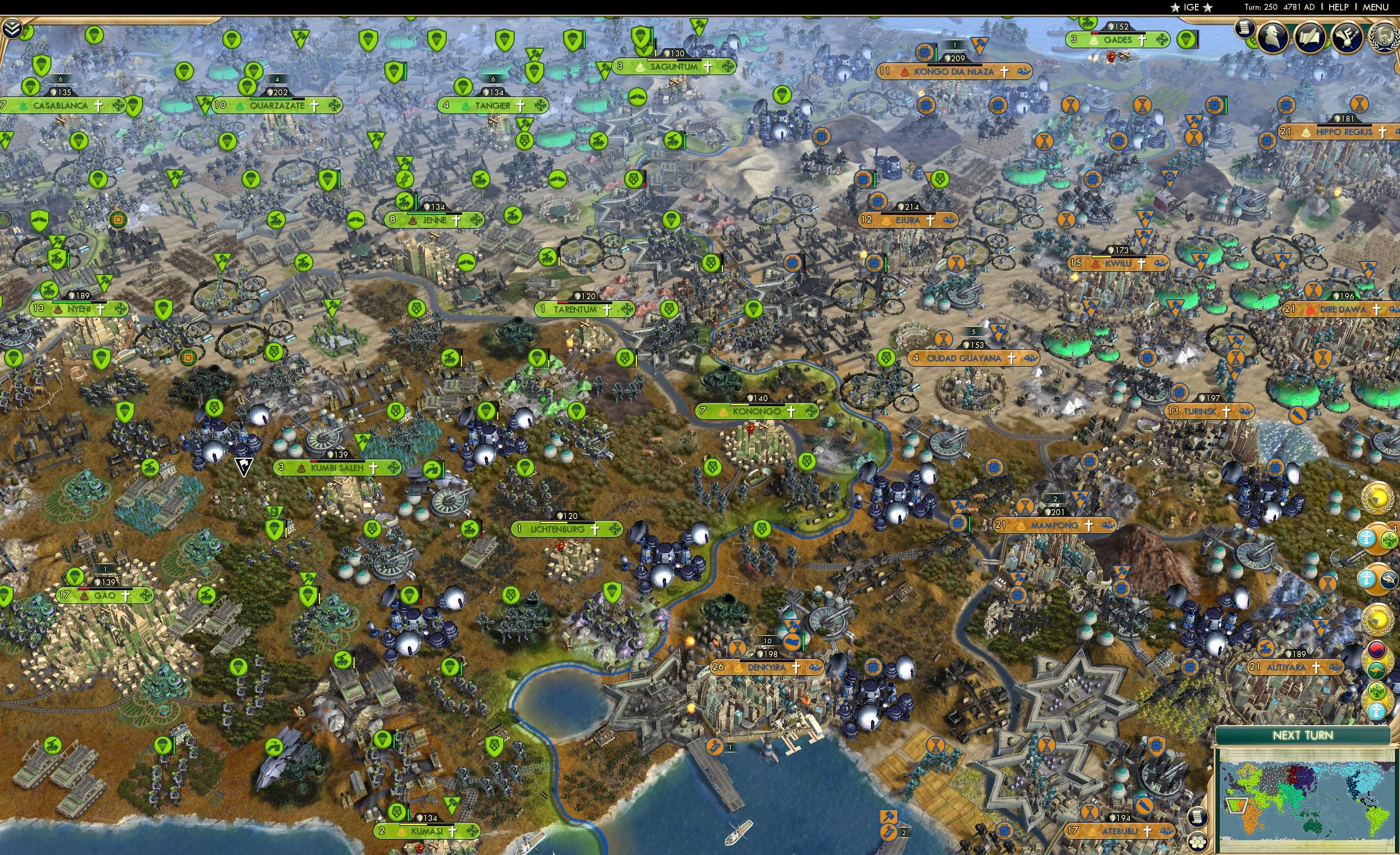Open the Social Policies quill icon
This screenshot has width=1400, height=855.
[x=1308, y=37]
